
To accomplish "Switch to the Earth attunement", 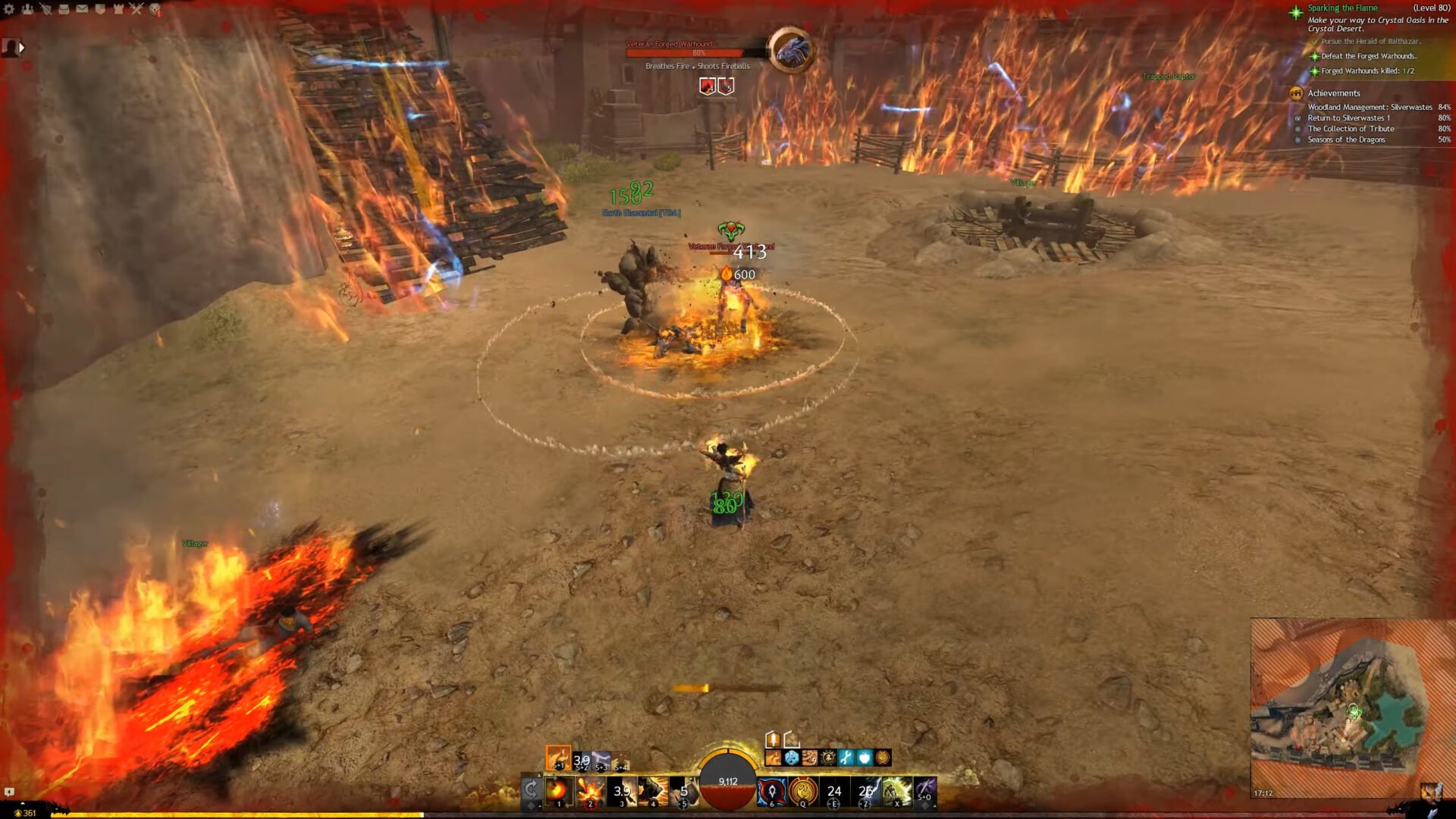I will 620,758.
